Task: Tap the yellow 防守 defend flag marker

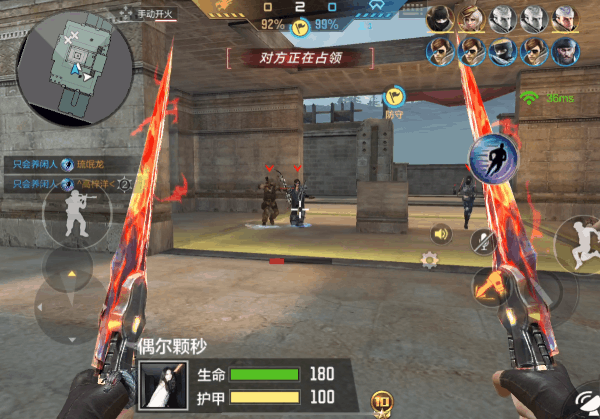Action: pos(393,98)
